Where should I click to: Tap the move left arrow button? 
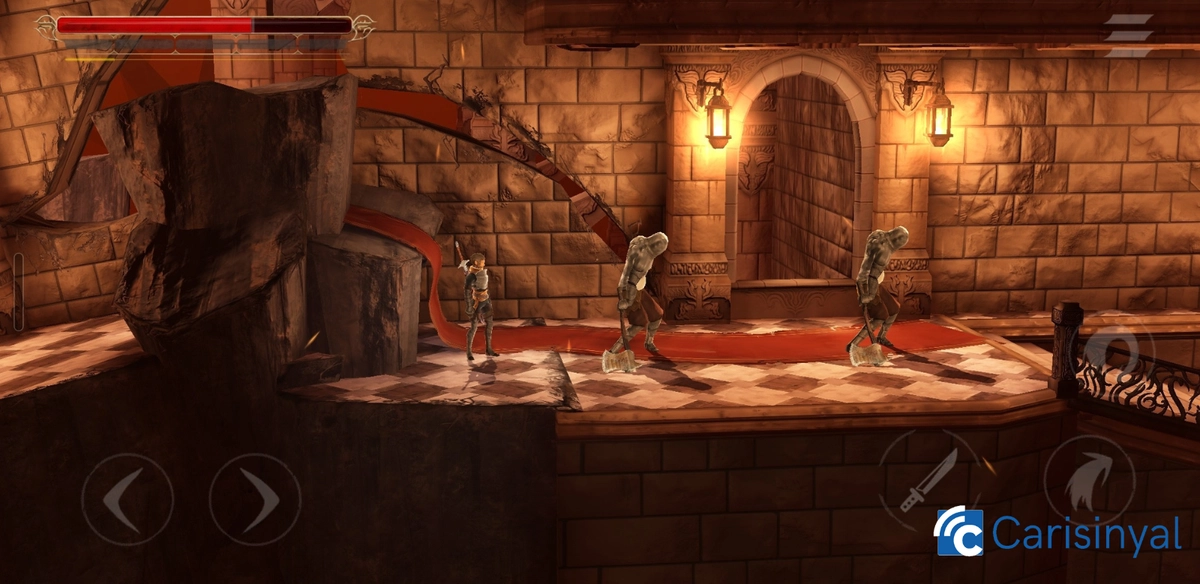coord(127,499)
